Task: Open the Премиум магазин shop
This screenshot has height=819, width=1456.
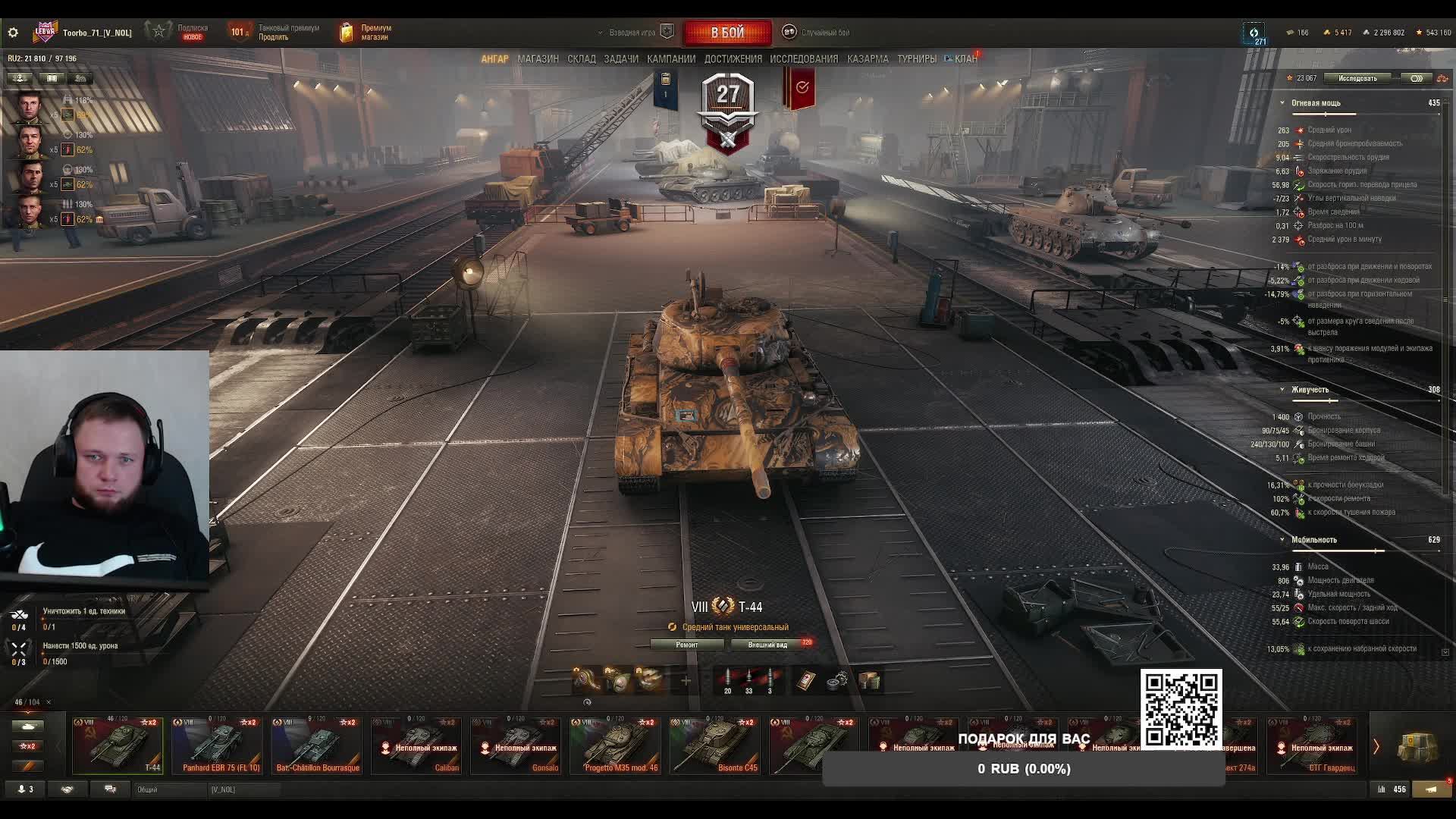Action: [x=367, y=33]
